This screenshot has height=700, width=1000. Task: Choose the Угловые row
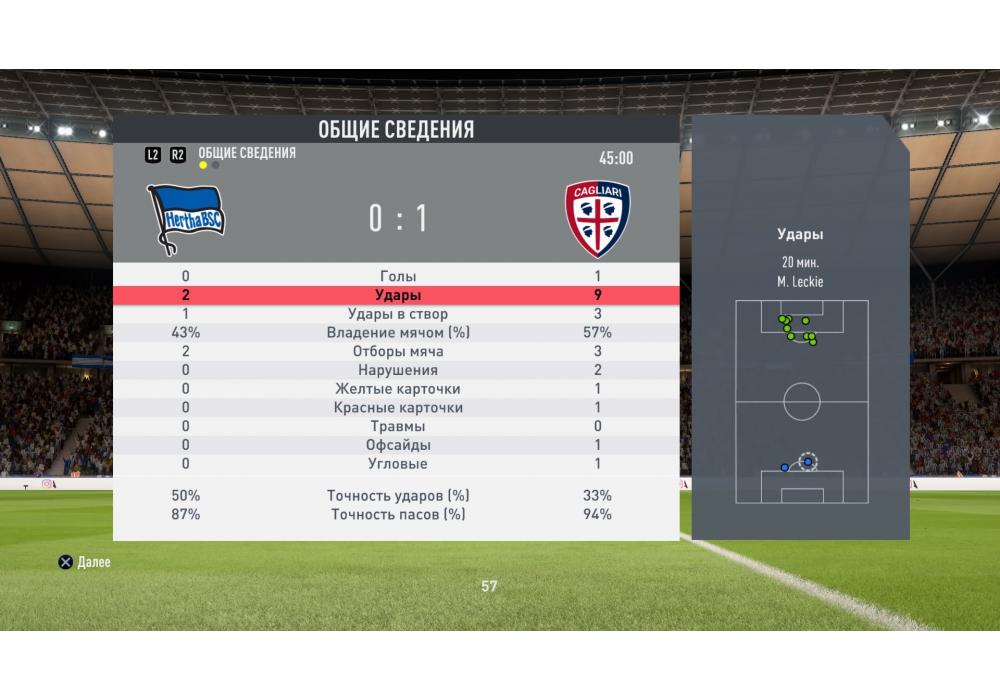click(398, 464)
